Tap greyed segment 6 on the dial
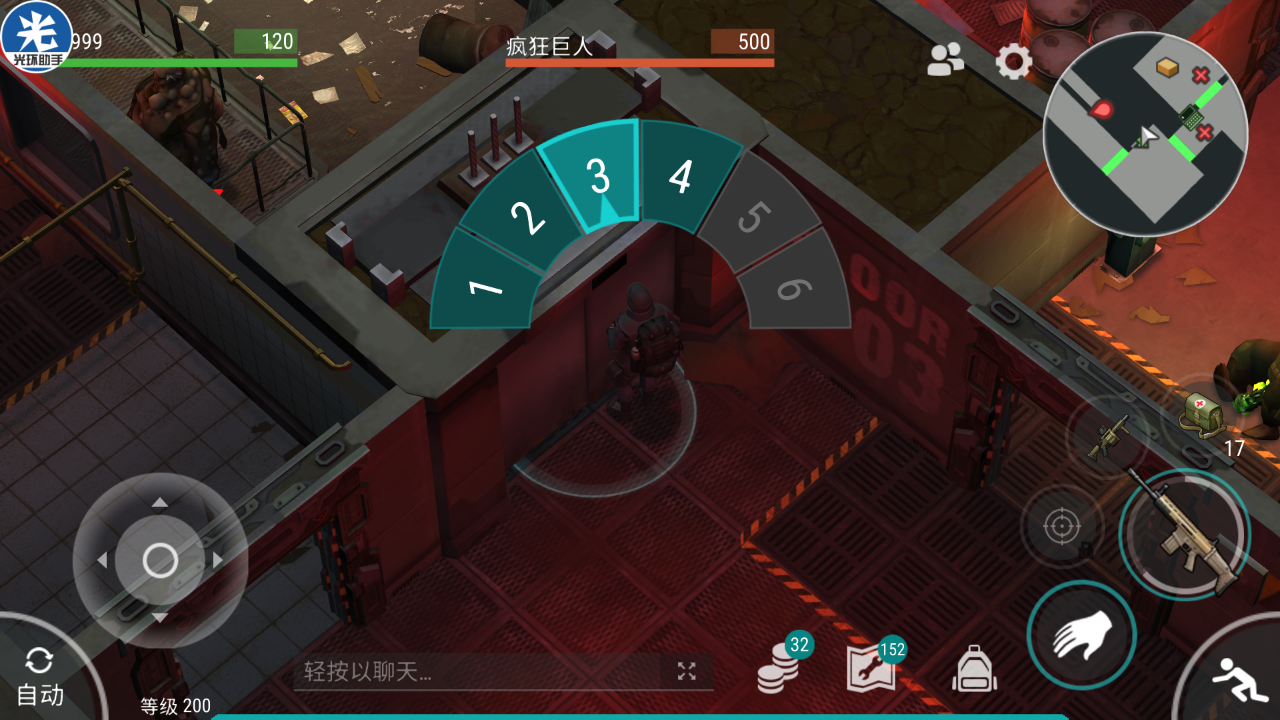 click(x=792, y=288)
